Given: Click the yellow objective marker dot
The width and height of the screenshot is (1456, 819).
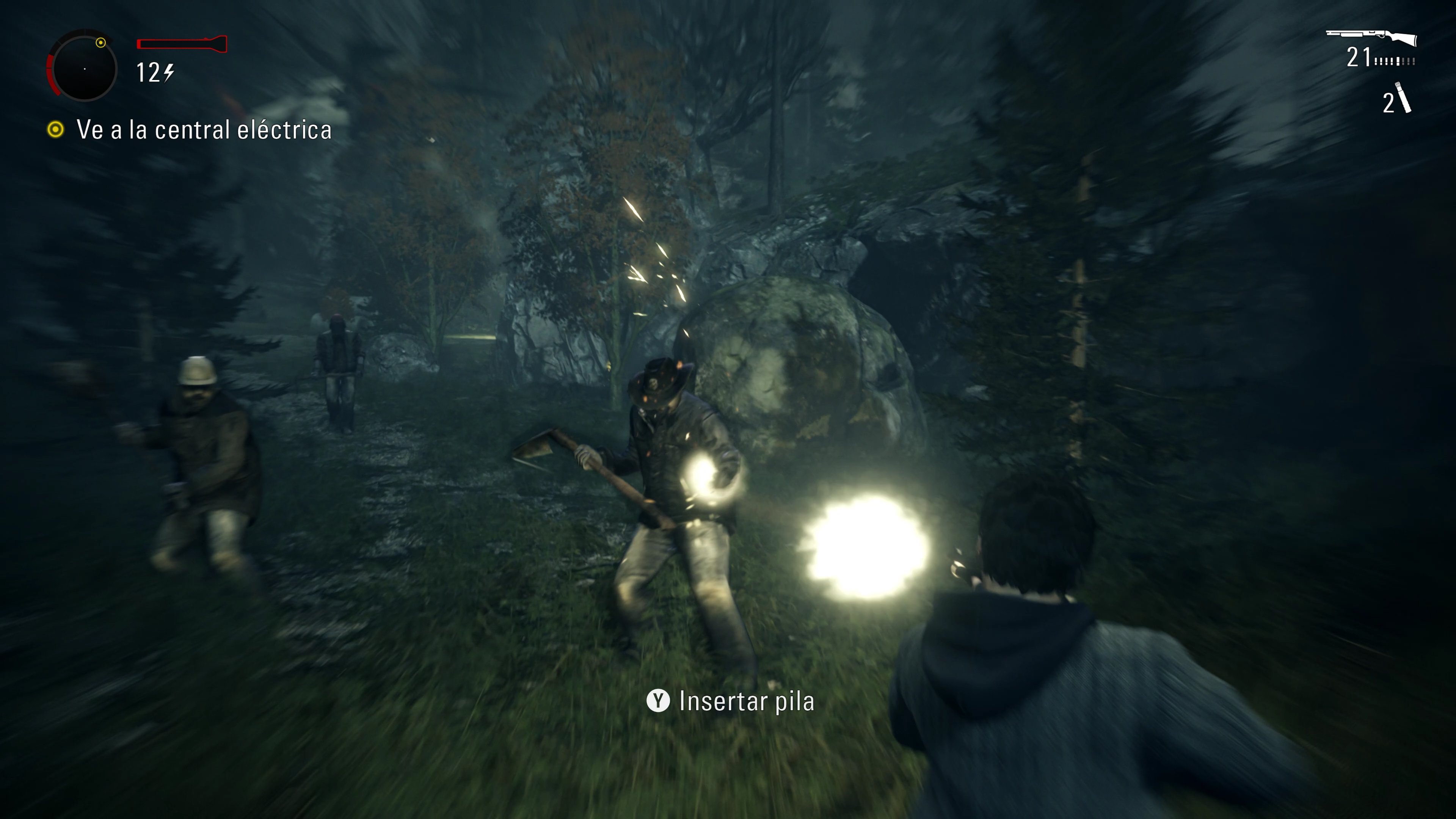Looking at the screenshot, I should point(55,129).
